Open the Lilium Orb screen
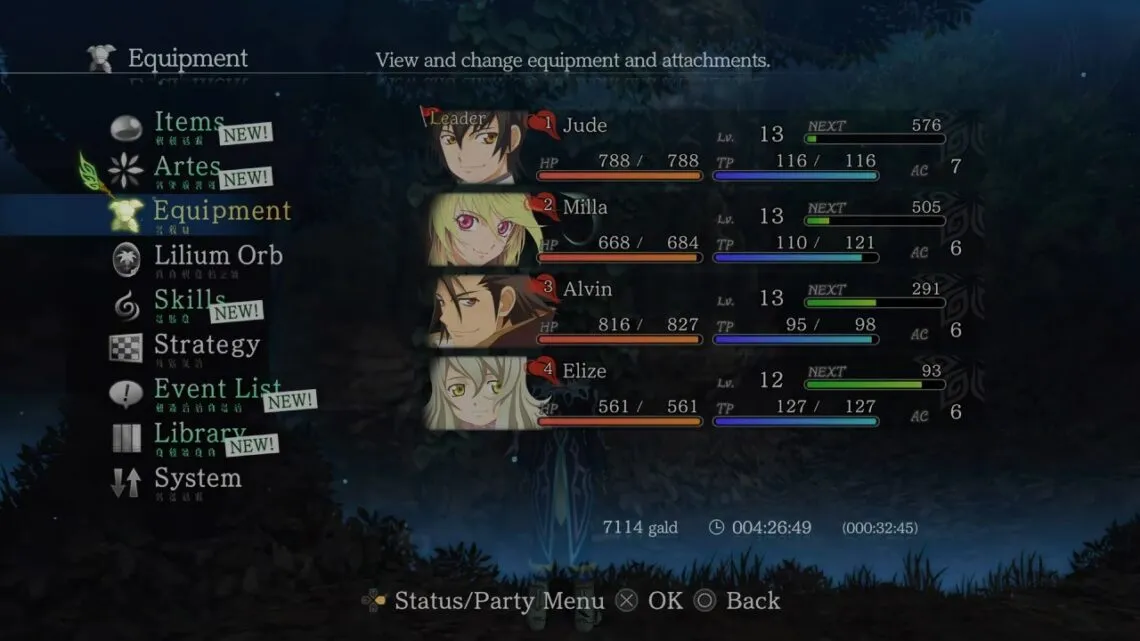 (x=217, y=256)
